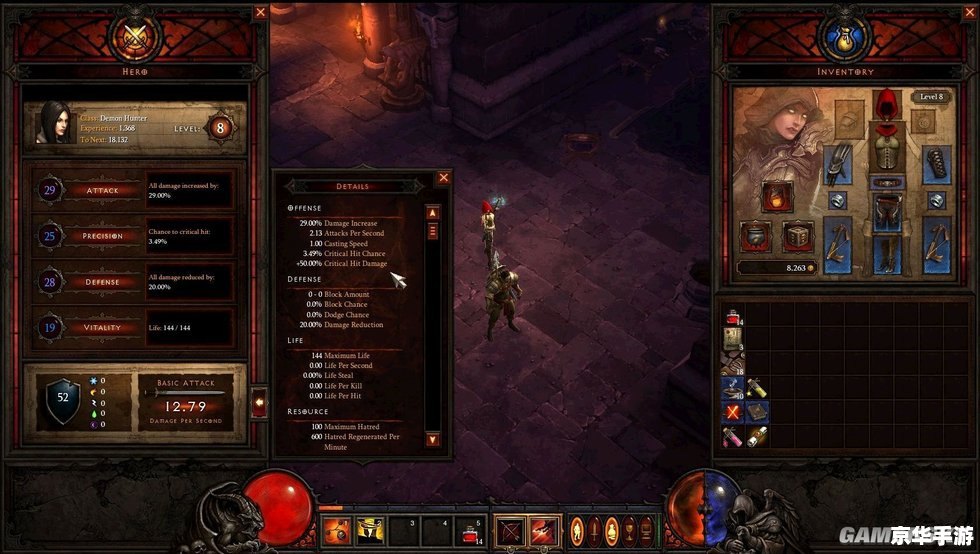Select the Attack attribute button
The width and height of the screenshot is (980, 554).
[x=102, y=190]
